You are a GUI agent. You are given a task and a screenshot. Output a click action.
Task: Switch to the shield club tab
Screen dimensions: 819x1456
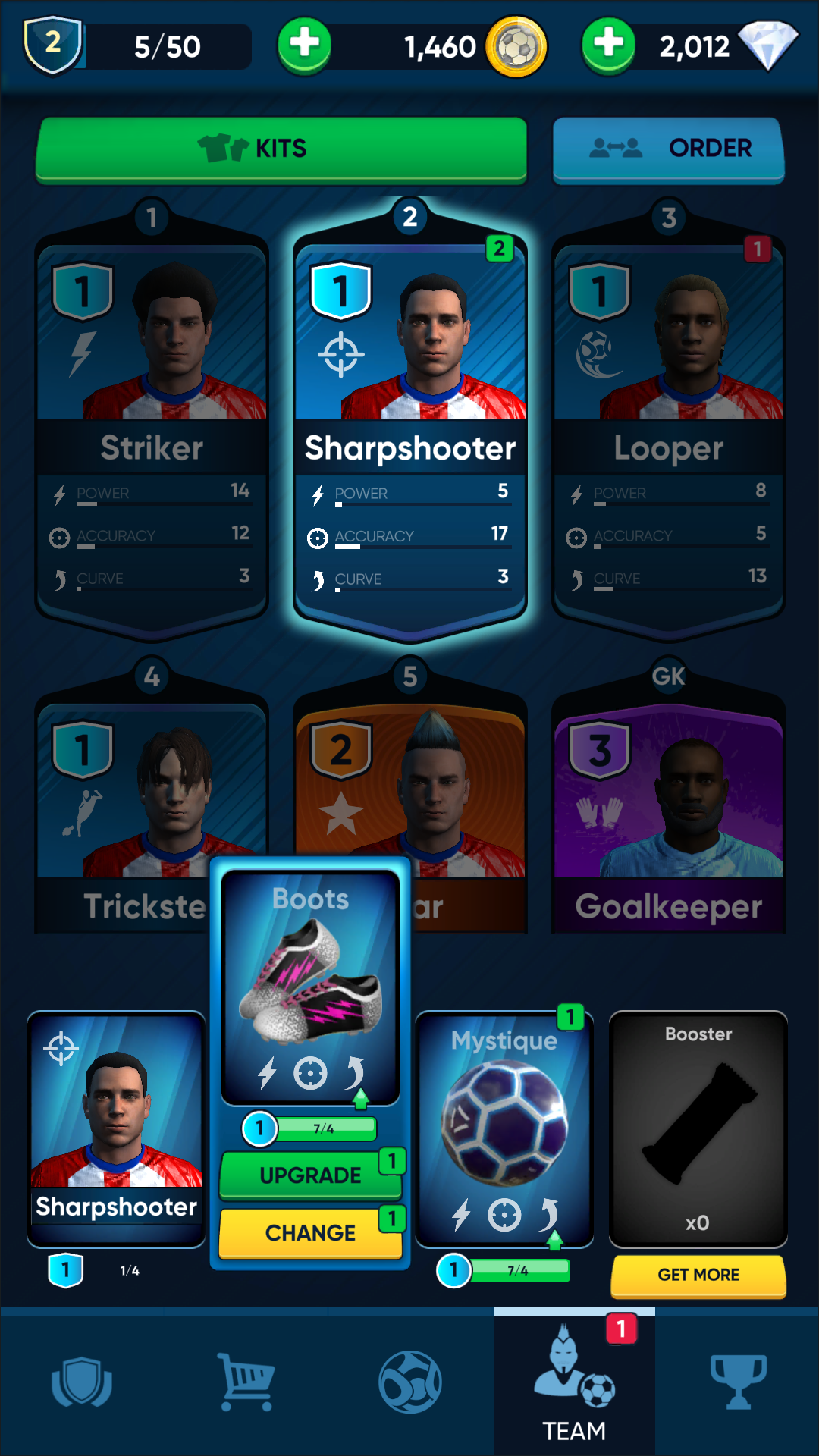(x=82, y=1382)
